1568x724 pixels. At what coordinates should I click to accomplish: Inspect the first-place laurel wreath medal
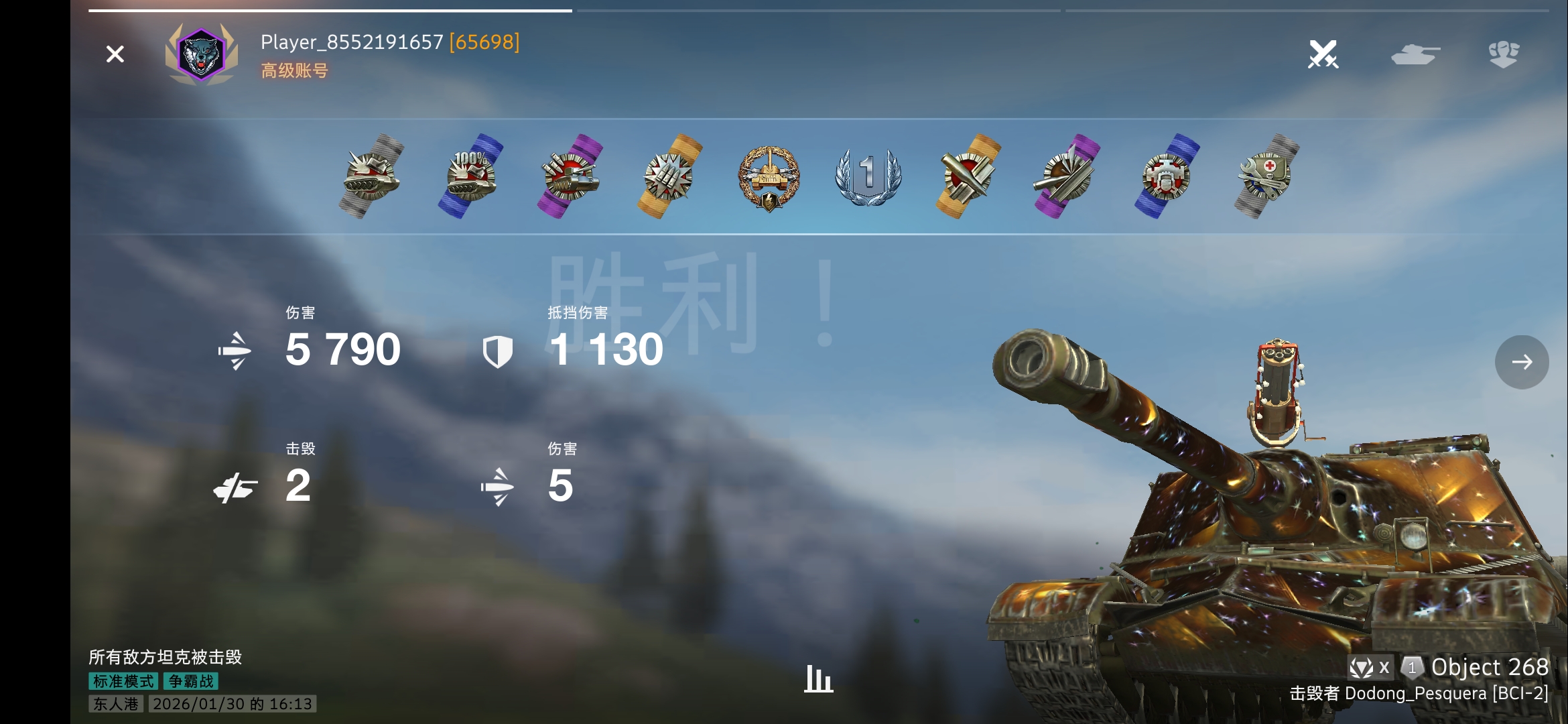click(x=868, y=176)
